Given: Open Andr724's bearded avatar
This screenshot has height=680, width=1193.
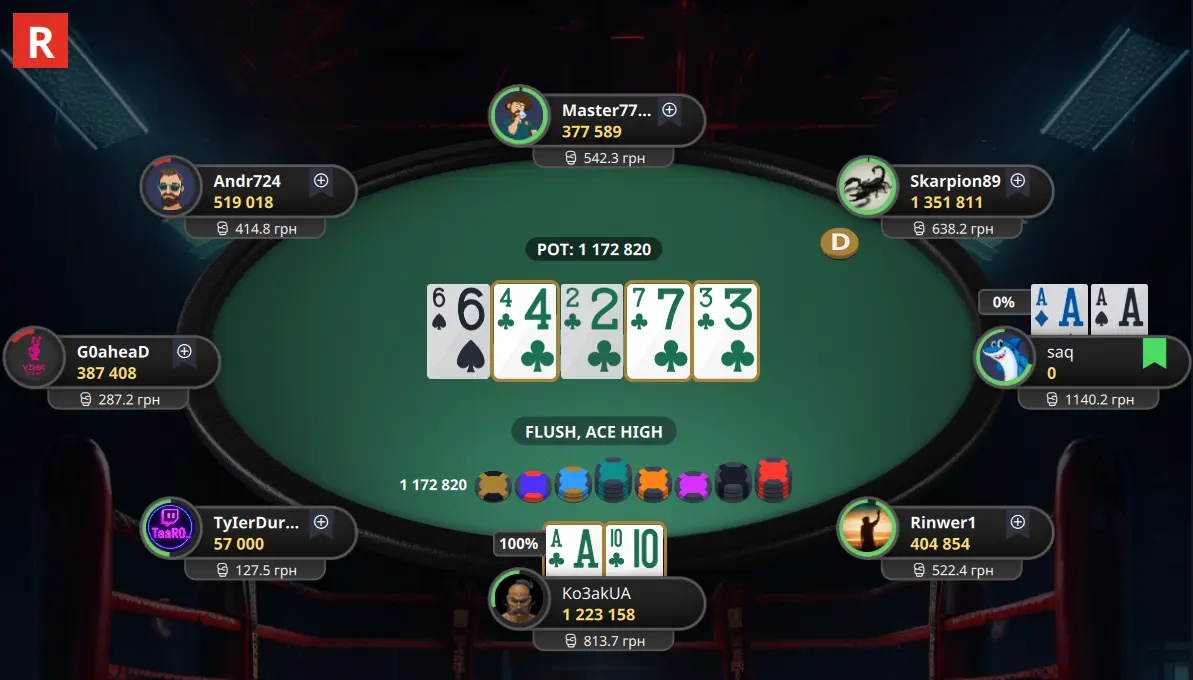Looking at the screenshot, I should [171, 187].
